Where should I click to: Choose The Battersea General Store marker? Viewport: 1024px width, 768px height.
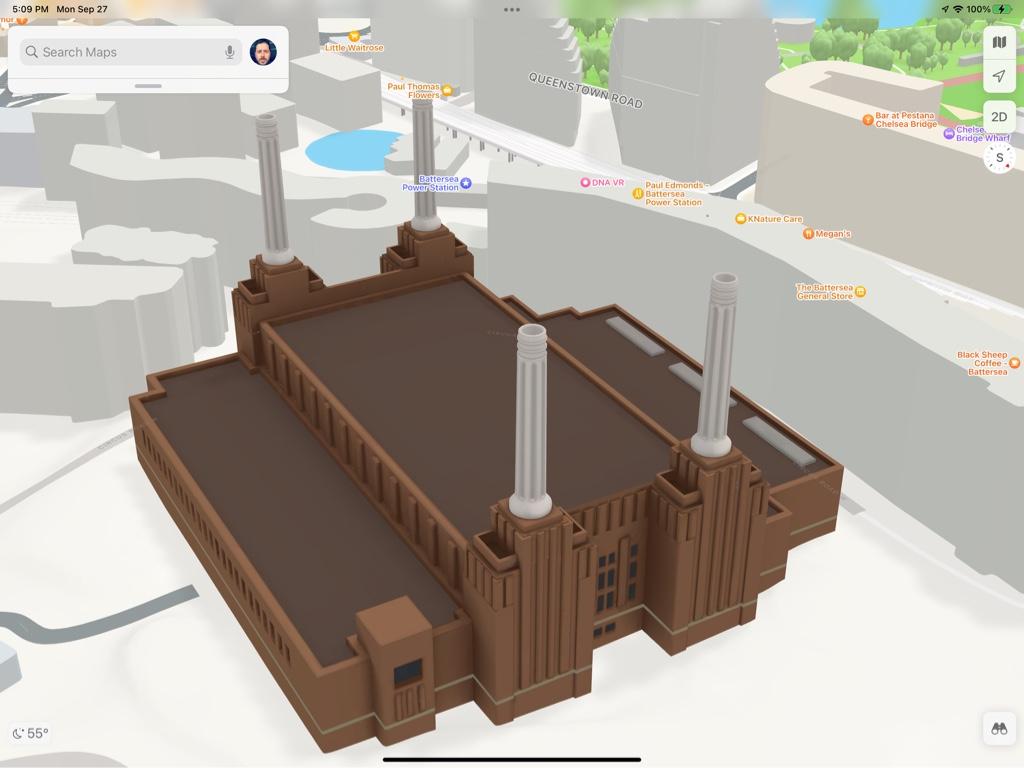coord(860,292)
